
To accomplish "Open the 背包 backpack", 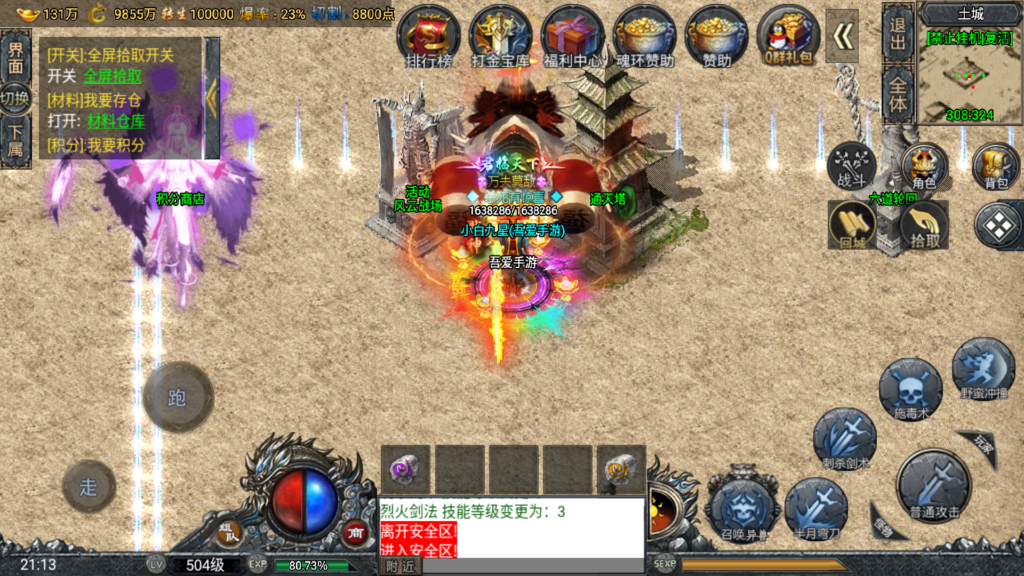I will (x=996, y=167).
